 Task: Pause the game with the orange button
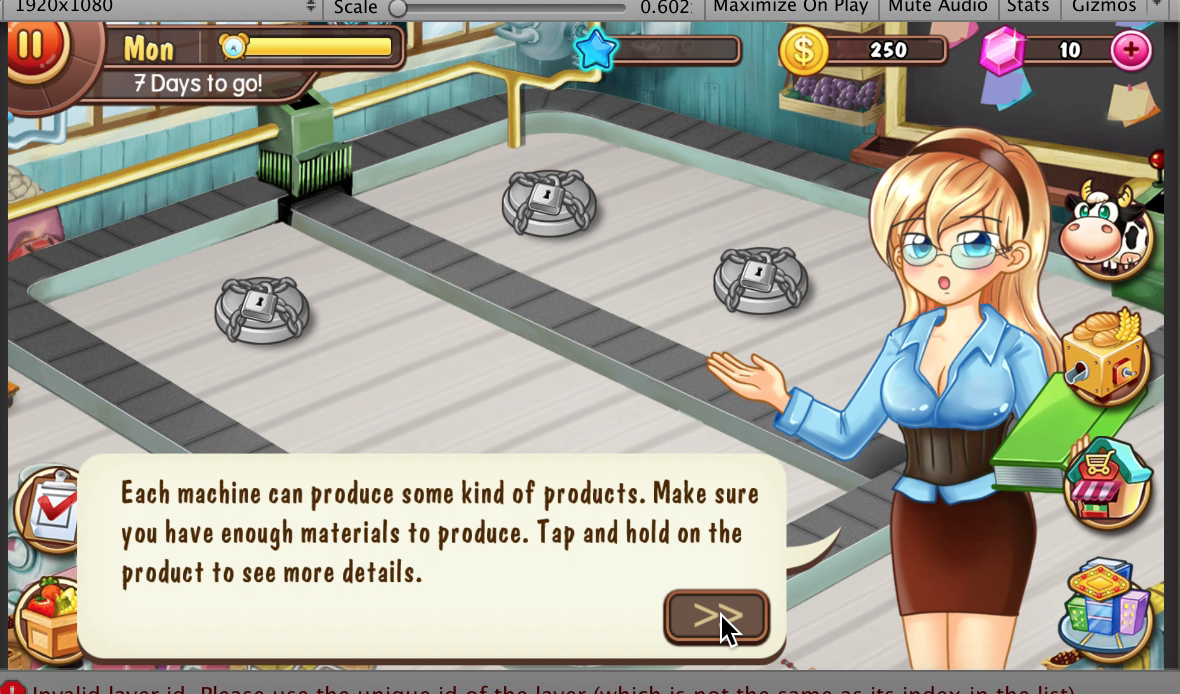coord(32,46)
